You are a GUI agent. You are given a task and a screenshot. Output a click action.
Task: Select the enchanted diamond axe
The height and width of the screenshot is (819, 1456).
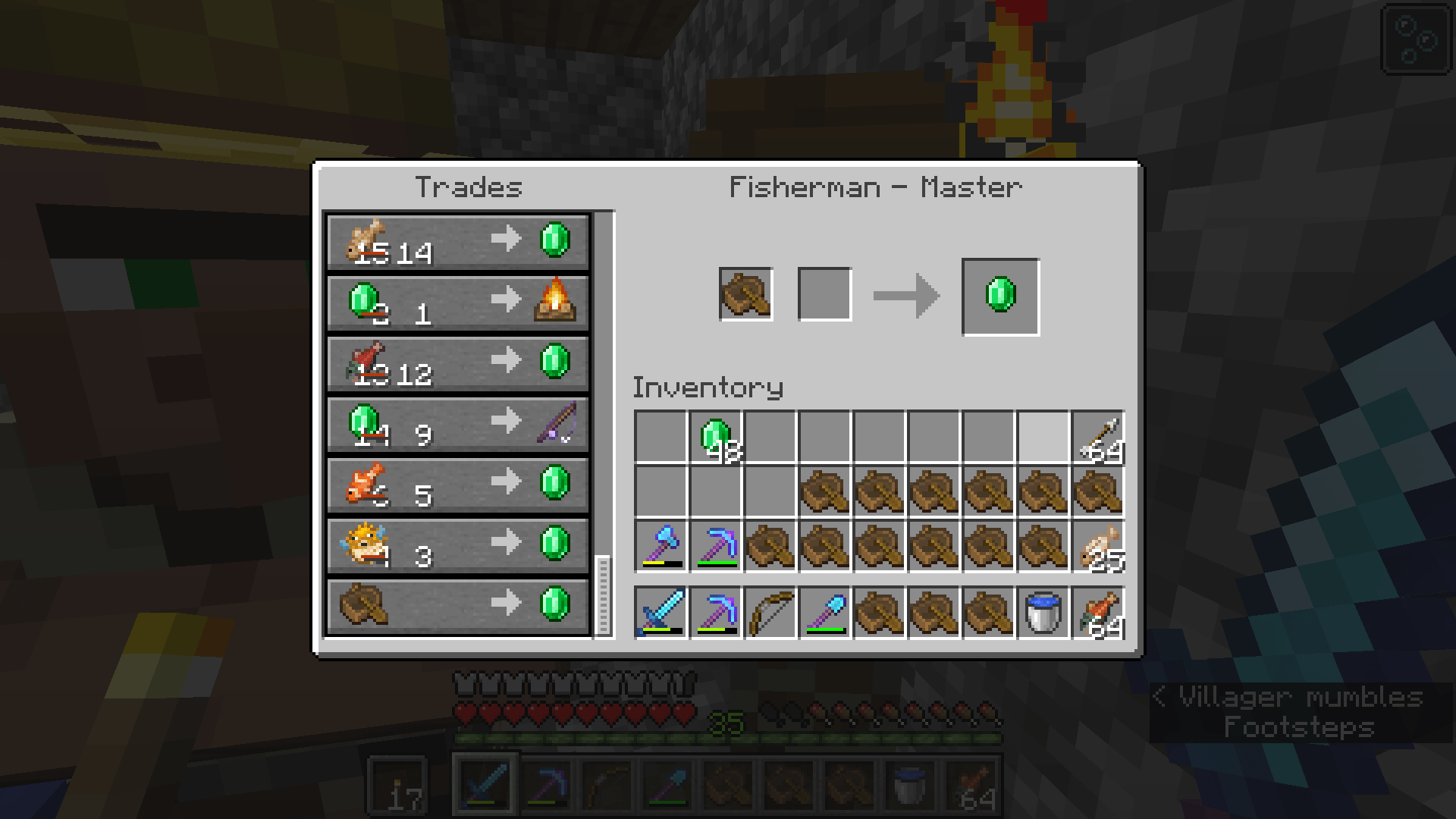[x=662, y=548]
